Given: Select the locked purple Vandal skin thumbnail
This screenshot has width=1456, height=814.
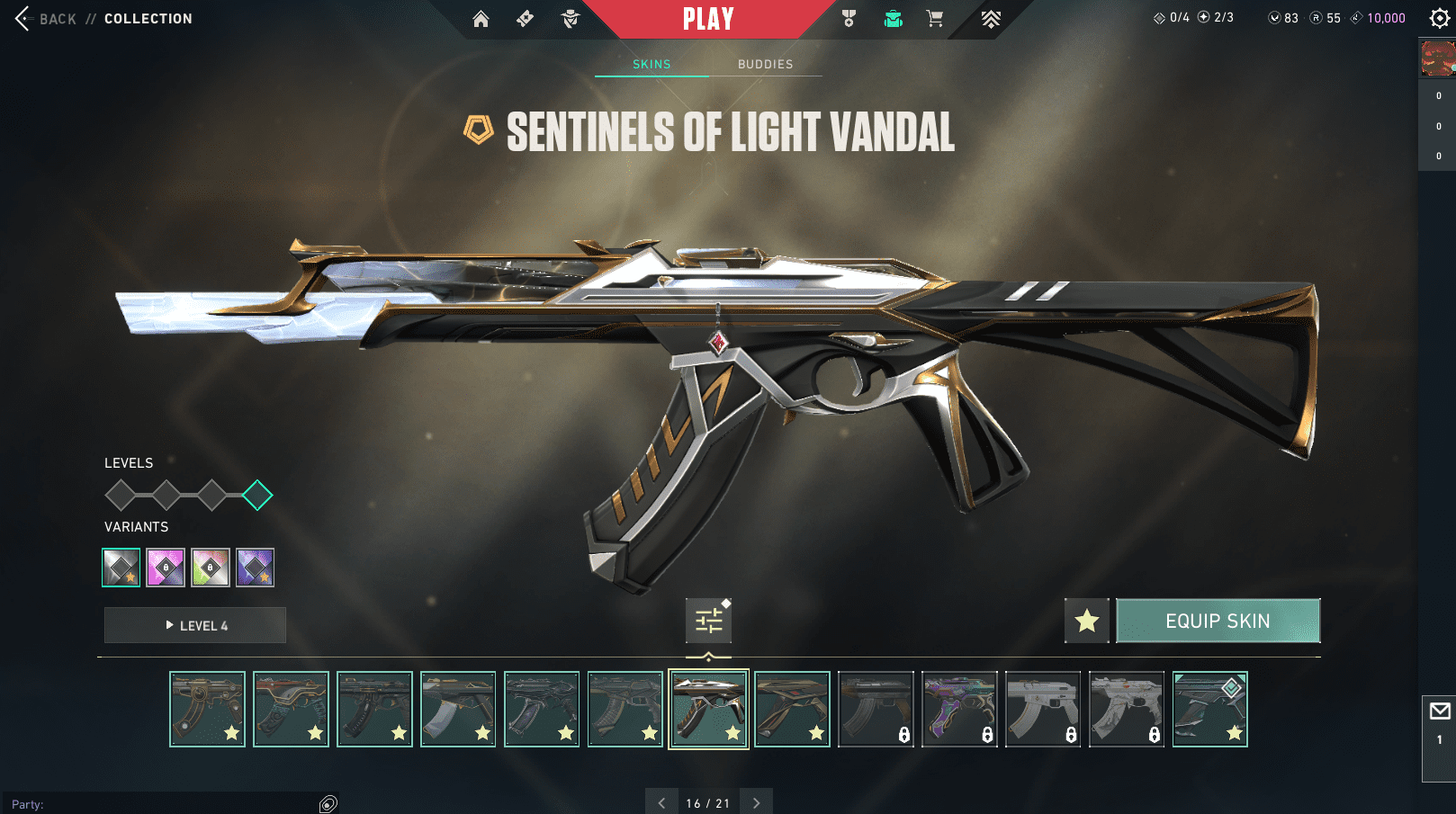Looking at the screenshot, I should click(x=959, y=709).
